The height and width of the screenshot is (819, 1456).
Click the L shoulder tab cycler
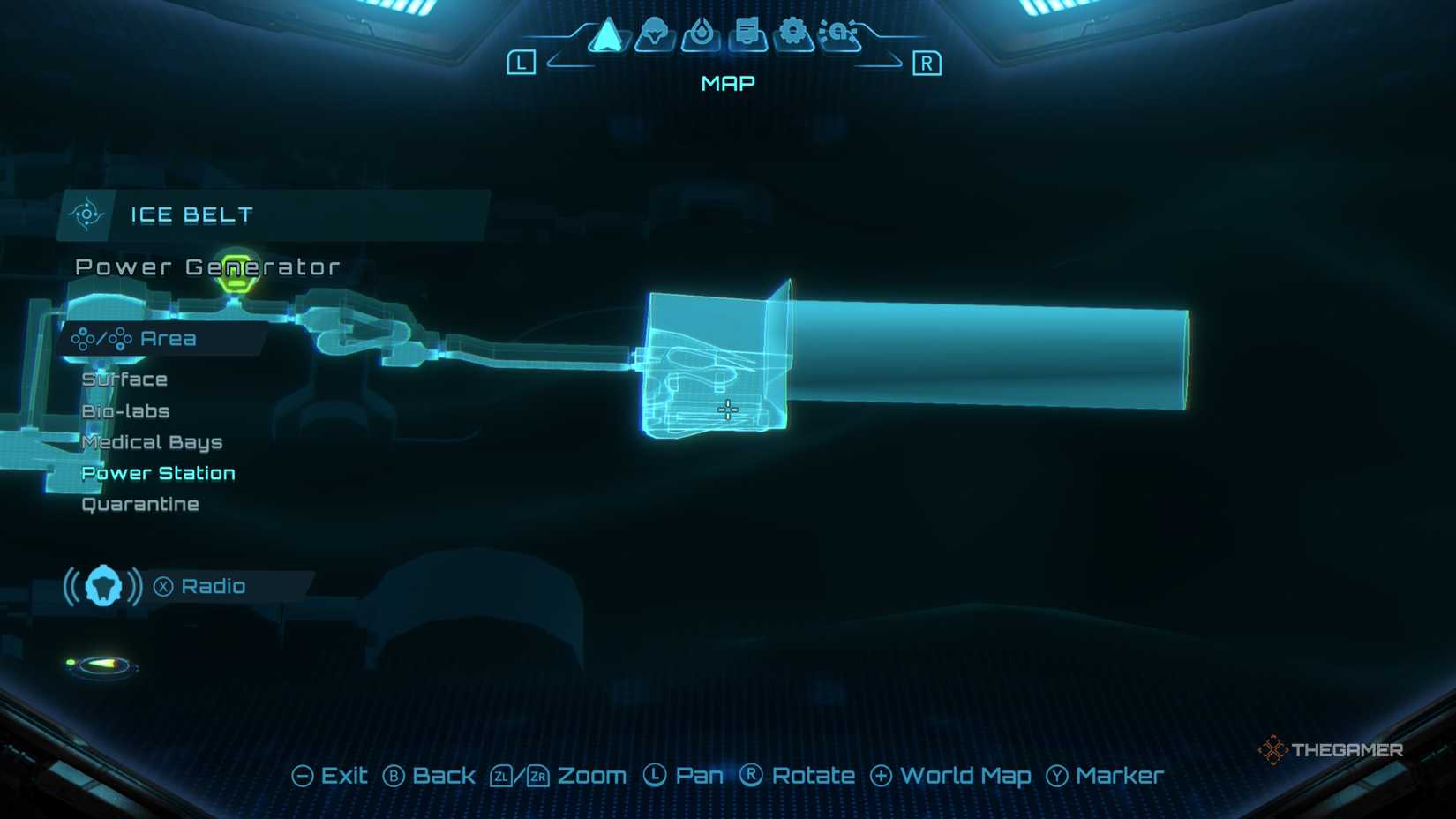(x=521, y=62)
